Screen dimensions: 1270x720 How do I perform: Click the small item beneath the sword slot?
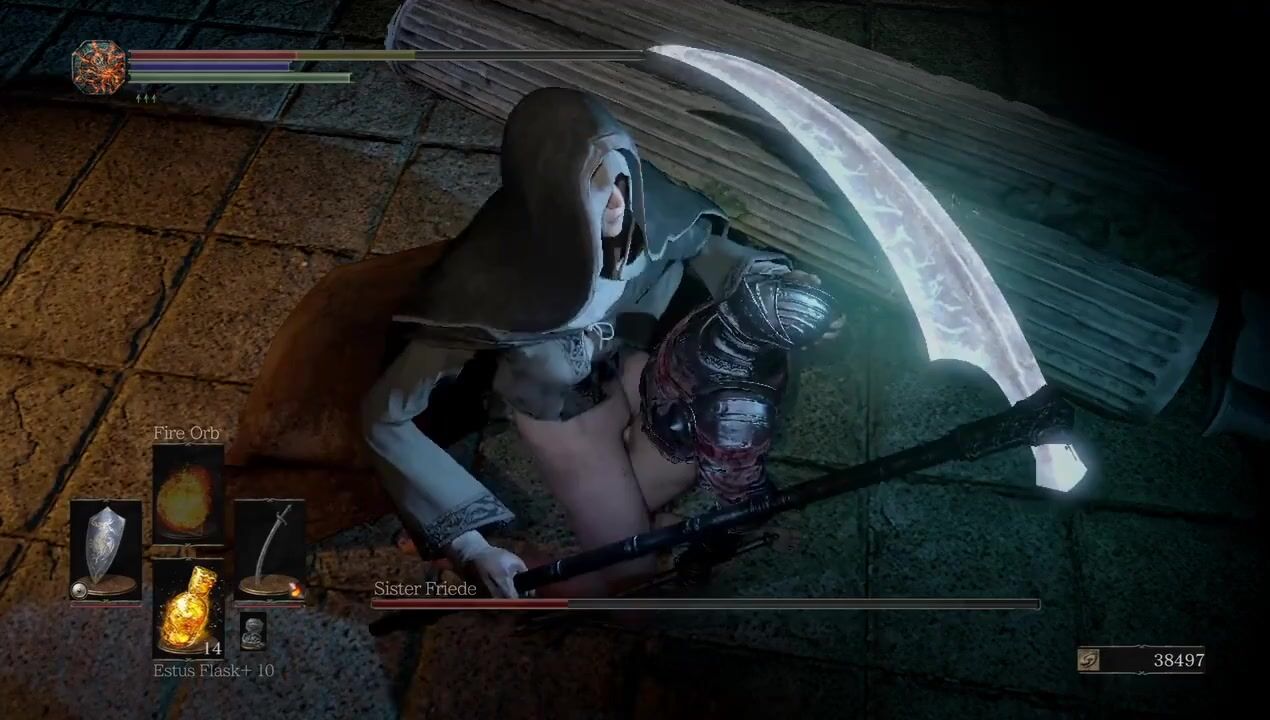point(253,631)
